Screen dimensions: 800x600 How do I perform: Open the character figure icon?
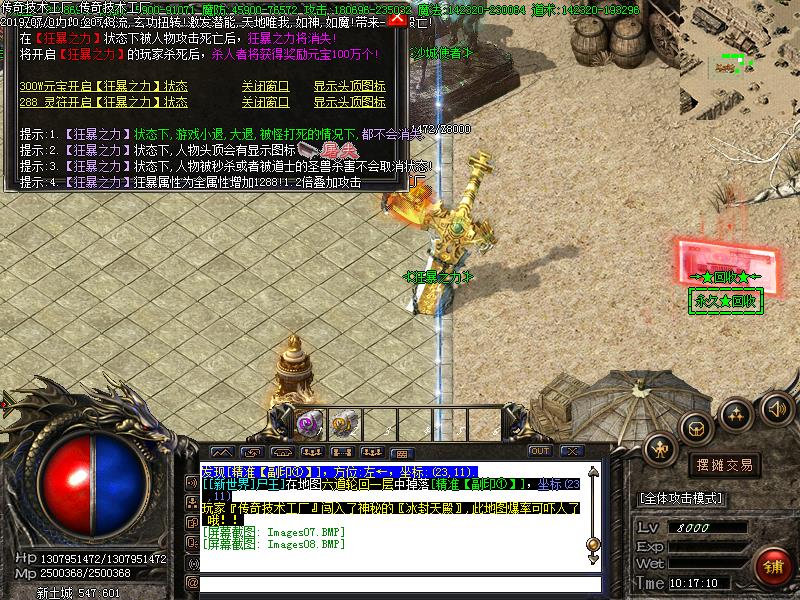point(660,449)
